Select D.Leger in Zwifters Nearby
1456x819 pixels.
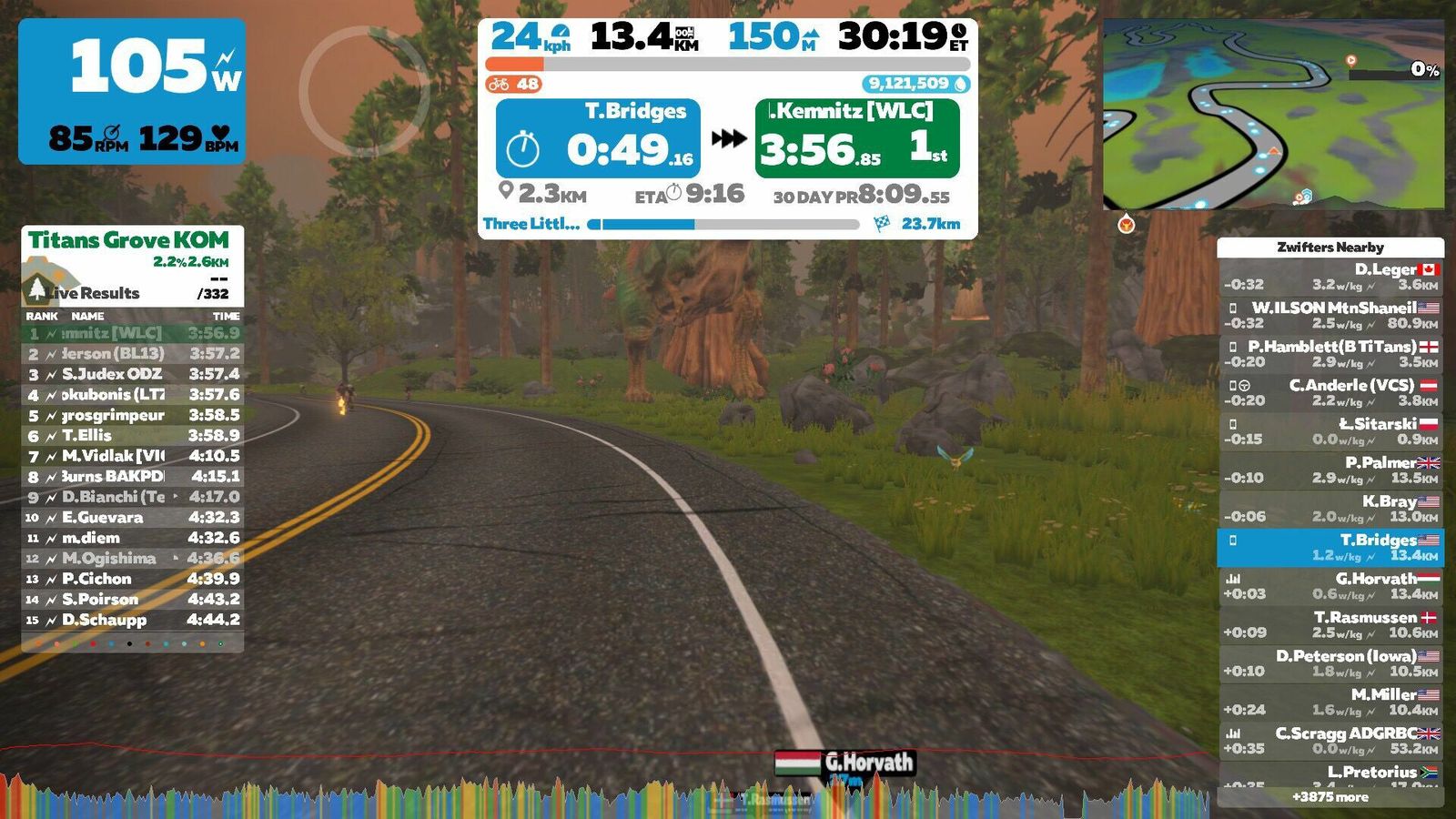1330,277
